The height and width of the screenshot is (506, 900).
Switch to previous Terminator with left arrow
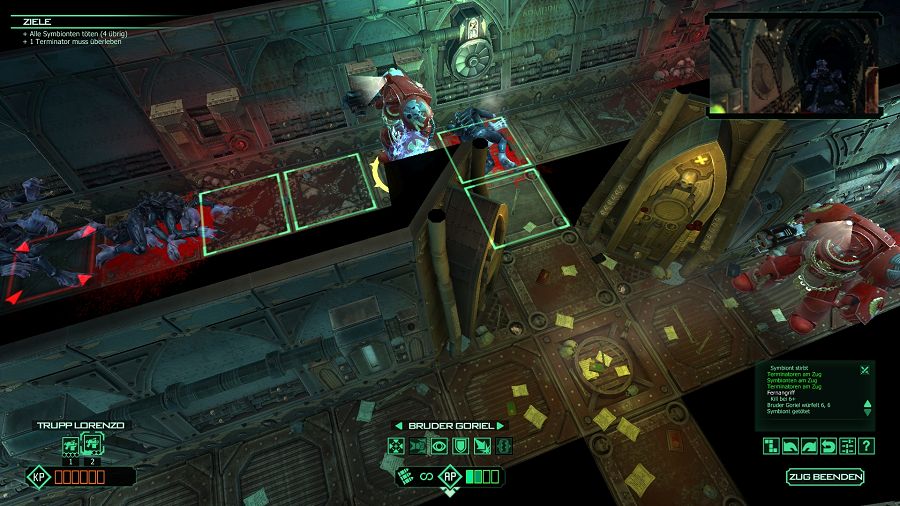[397, 426]
